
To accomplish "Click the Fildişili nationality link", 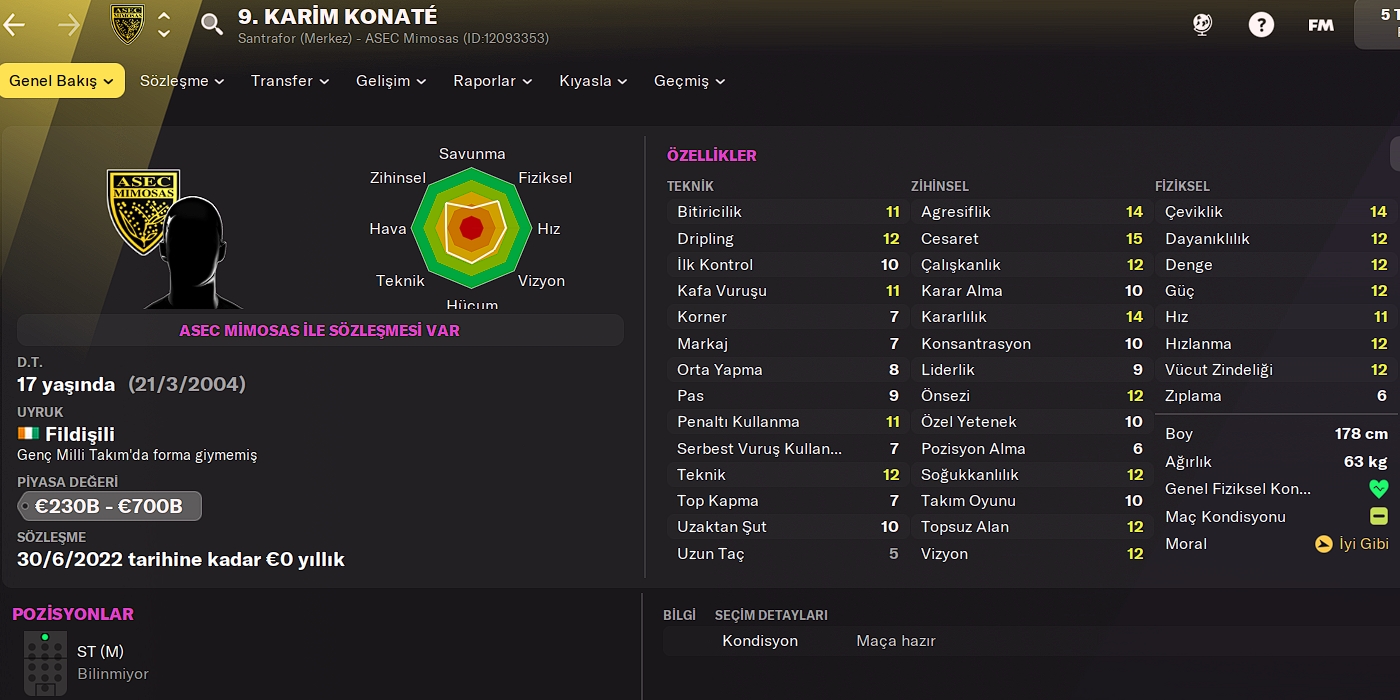I will pos(79,434).
